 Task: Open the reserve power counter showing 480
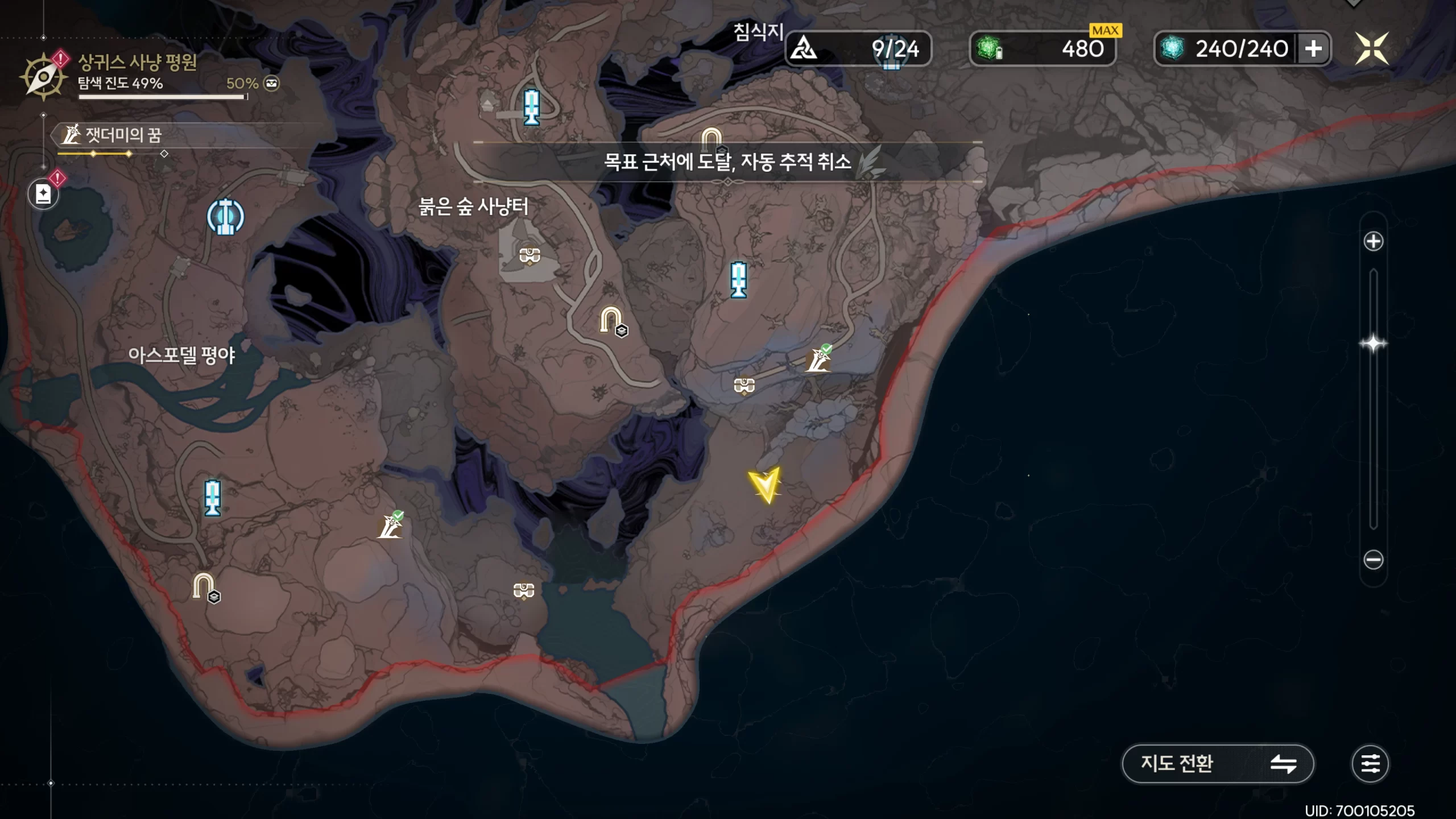[1042, 48]
